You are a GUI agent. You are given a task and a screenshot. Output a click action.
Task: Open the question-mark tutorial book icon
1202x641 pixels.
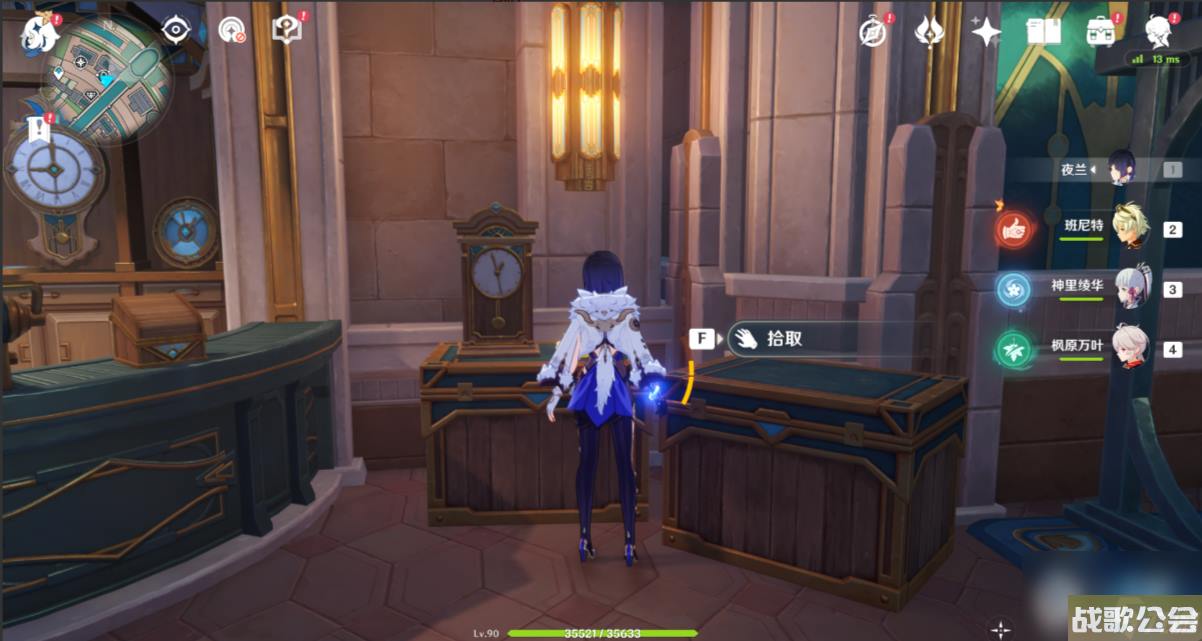pyautogui.click(x=287, y=30)
